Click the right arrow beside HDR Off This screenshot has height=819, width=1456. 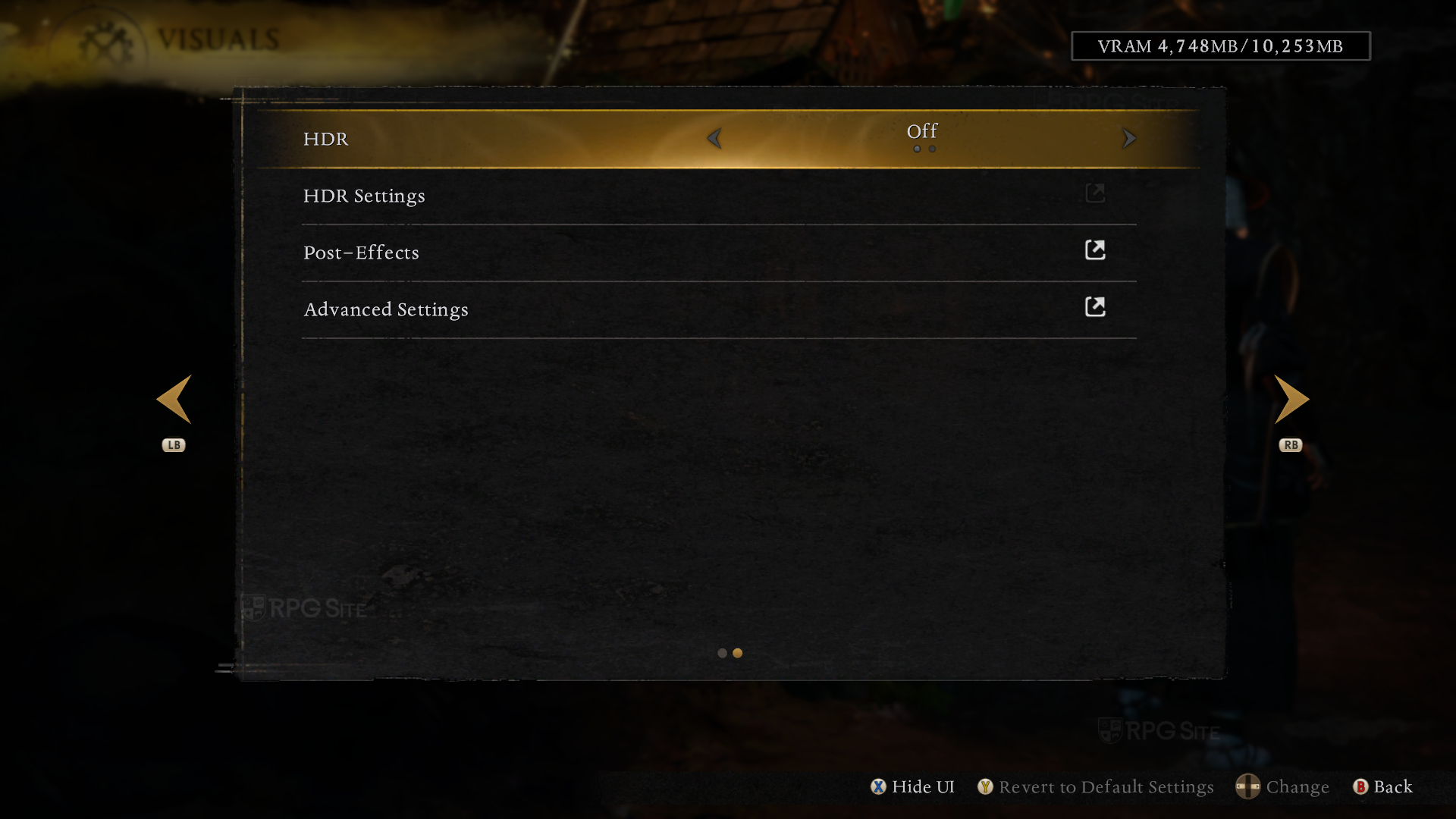point(1128,139)
